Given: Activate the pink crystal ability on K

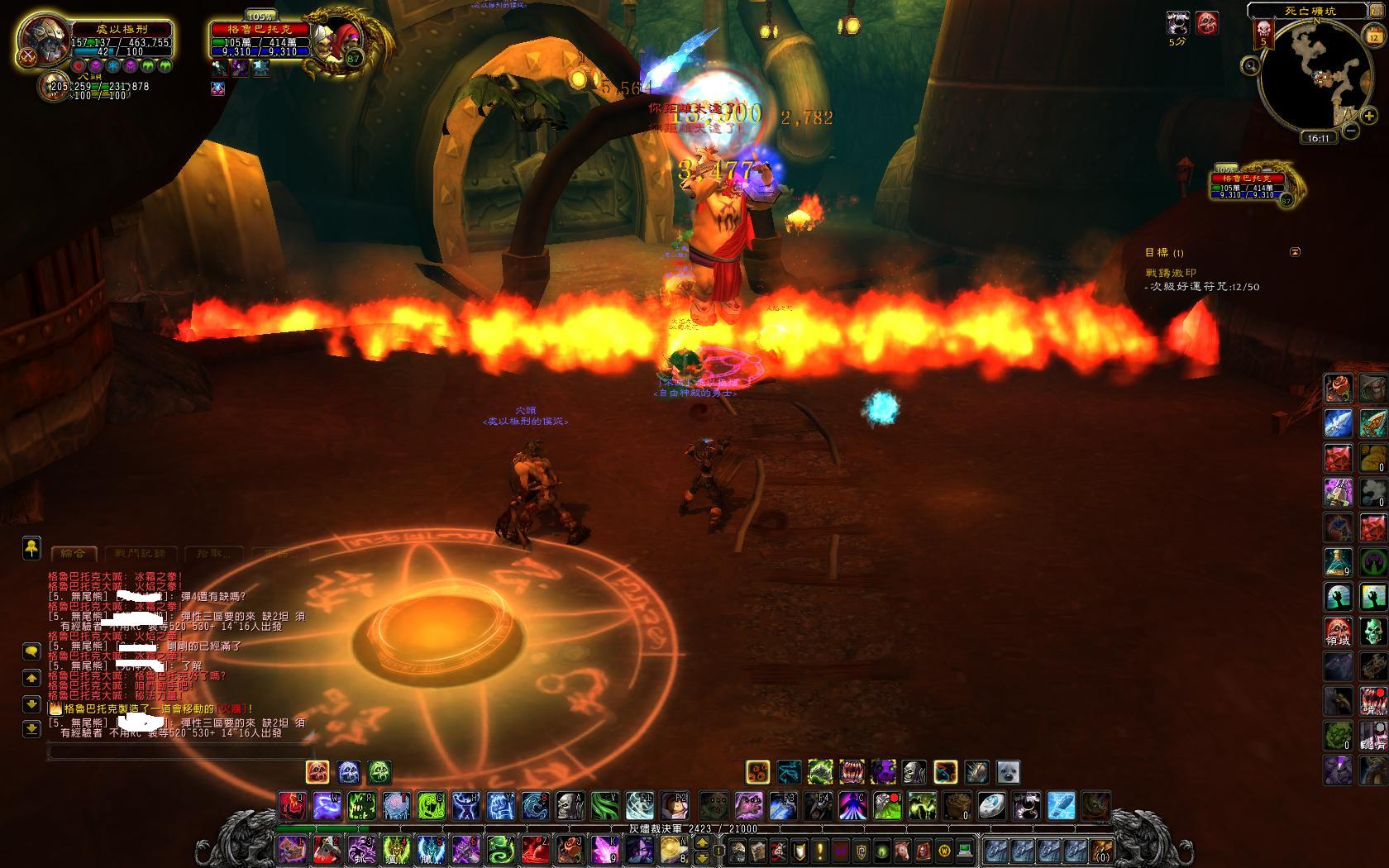Looking at the screenshot, I should click(606, 849).
